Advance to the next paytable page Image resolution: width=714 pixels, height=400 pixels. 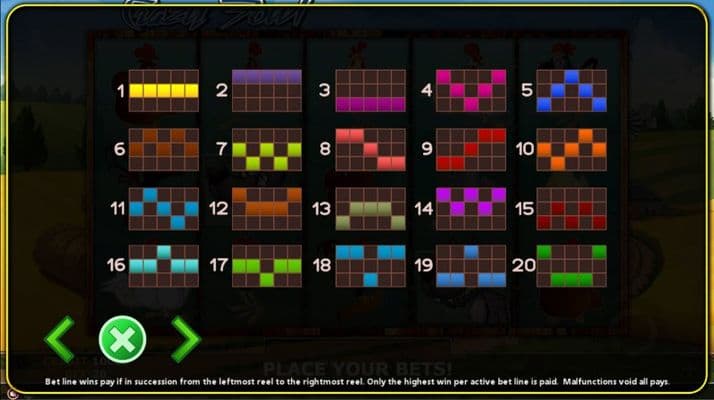[185, 340]
